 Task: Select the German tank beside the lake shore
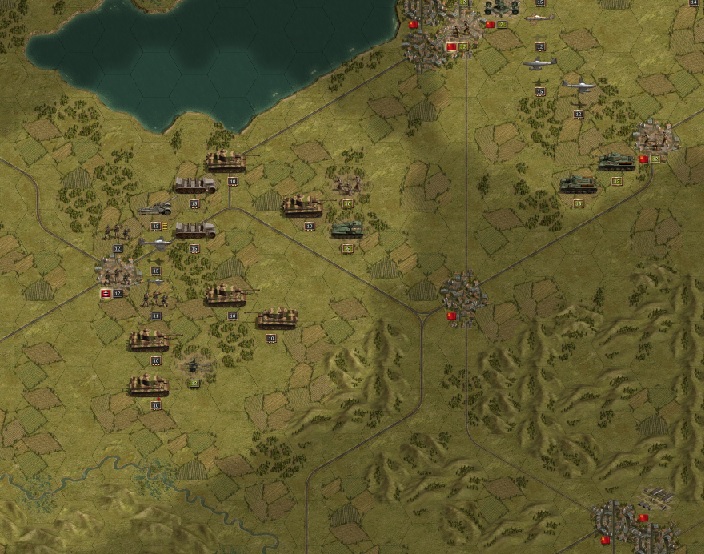[x=224, y=161]
